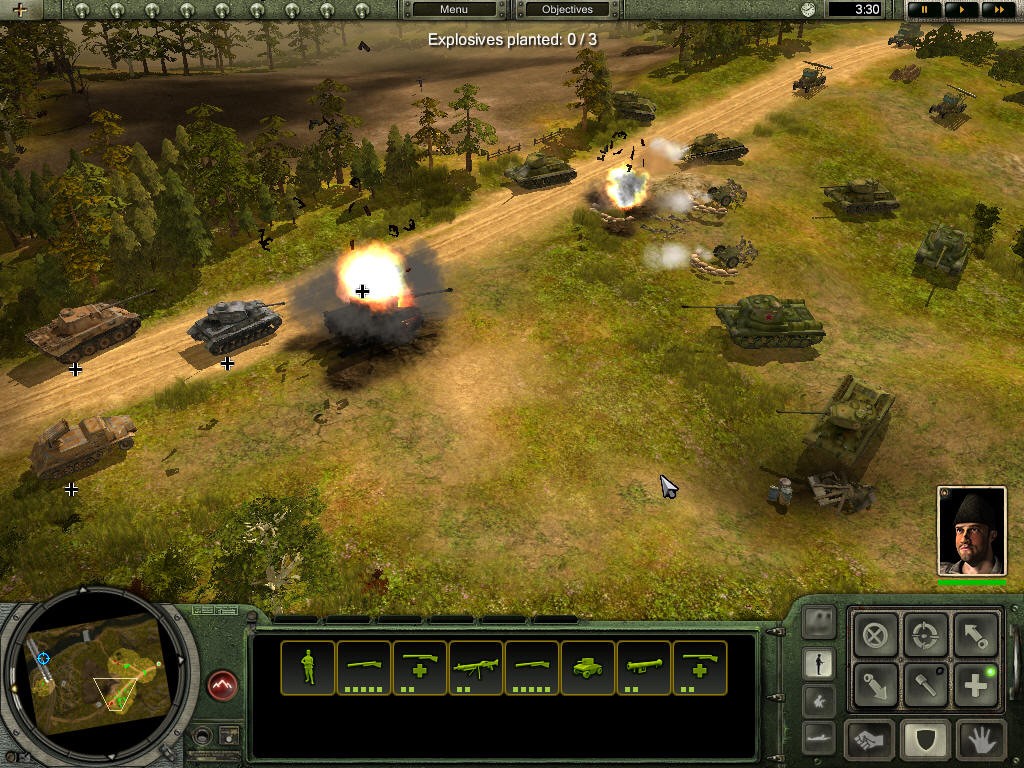Open the Objectives panel
The height and width of the screenshot is (768, 1024).
(x=567, y=10)
